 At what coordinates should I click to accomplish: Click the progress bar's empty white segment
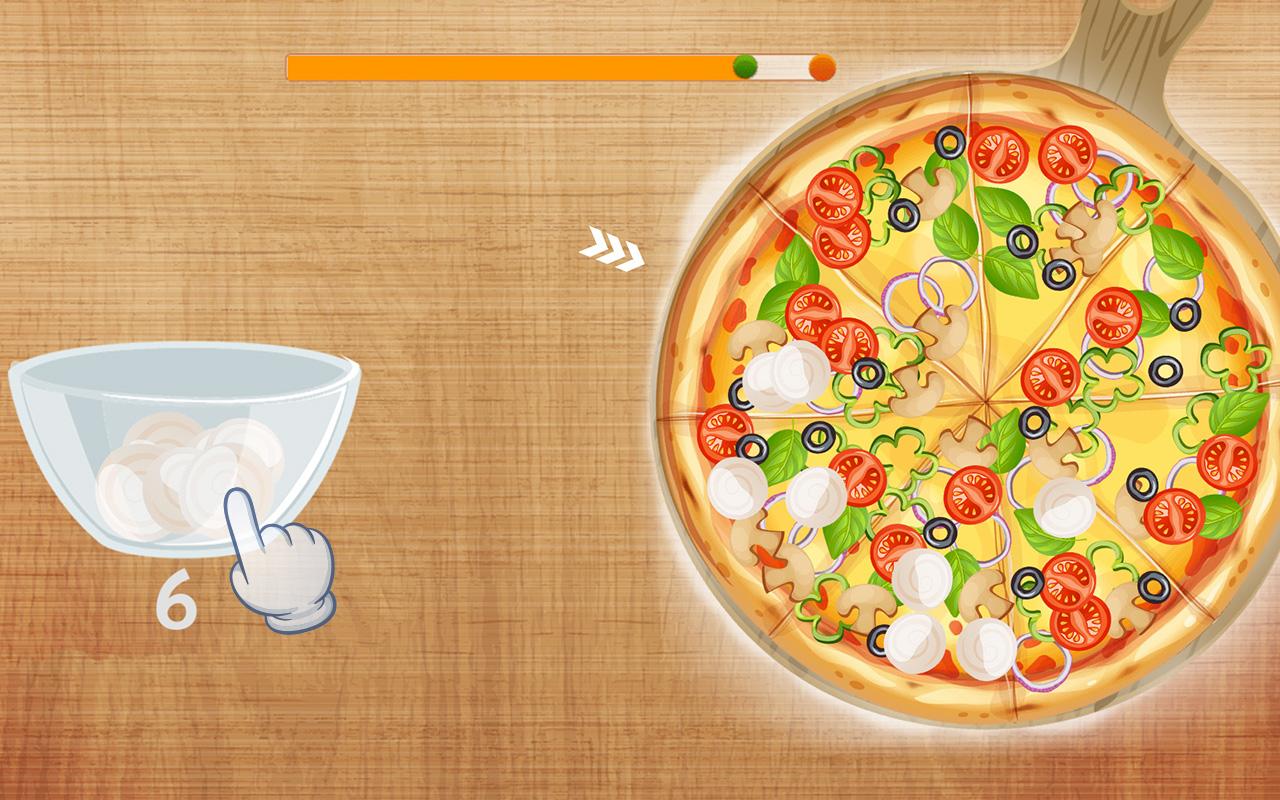coord(780,65)
